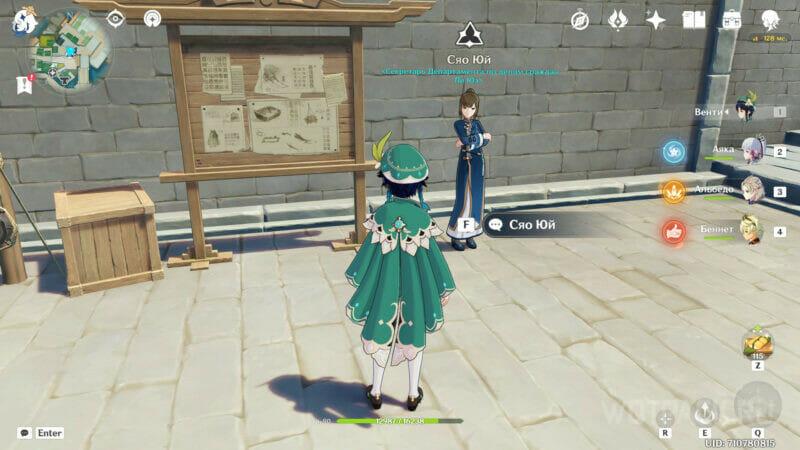
Task: Open the chat speech bubble icon
Action: [24, 433]
